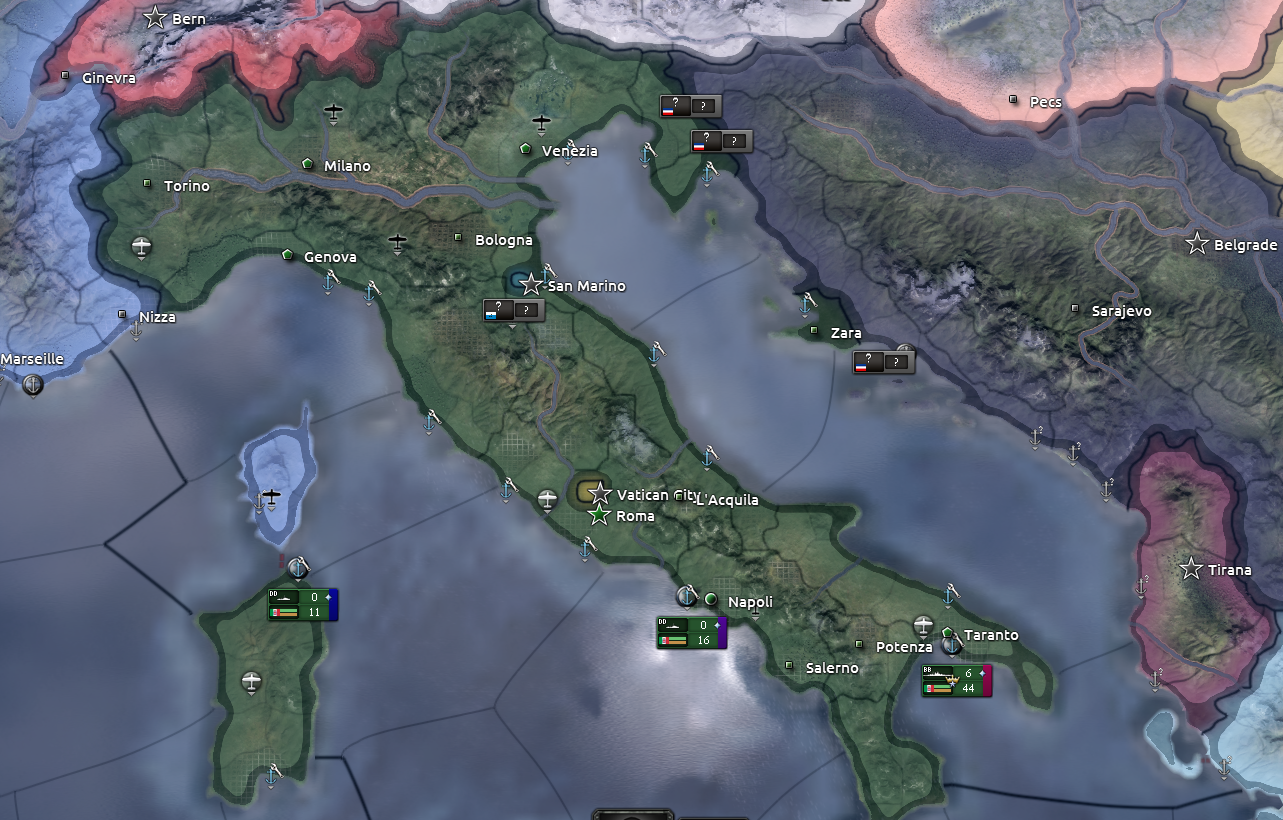This screenshot has height=820, width=1283.
Task: Select the port icon at Marseille
Action: [x=33, y=385]
